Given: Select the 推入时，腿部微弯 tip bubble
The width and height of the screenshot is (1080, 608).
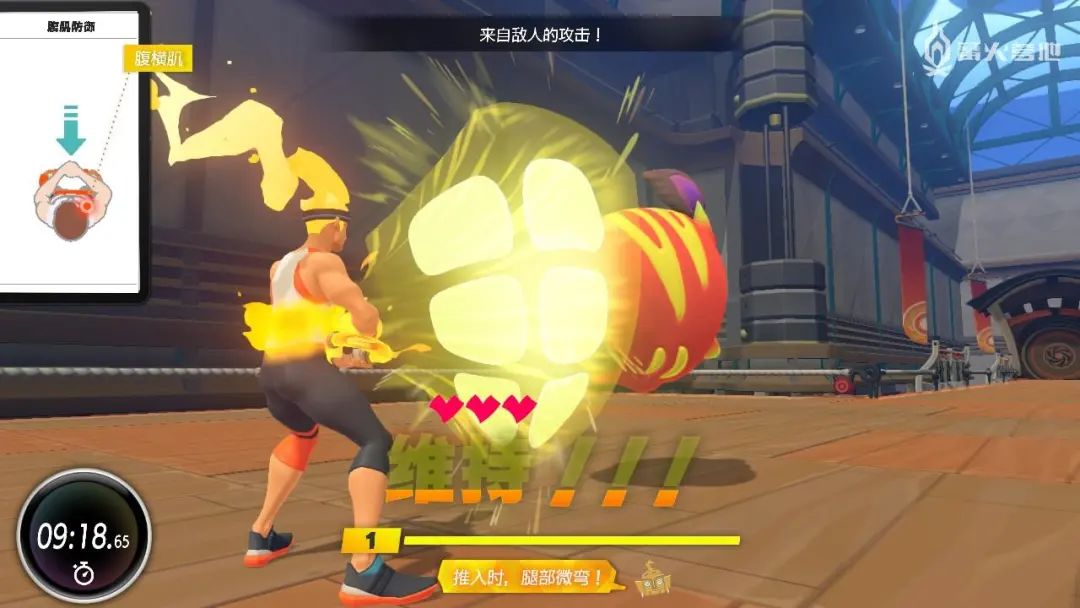Looking at the screenshot, I should [x=530, y=577].
